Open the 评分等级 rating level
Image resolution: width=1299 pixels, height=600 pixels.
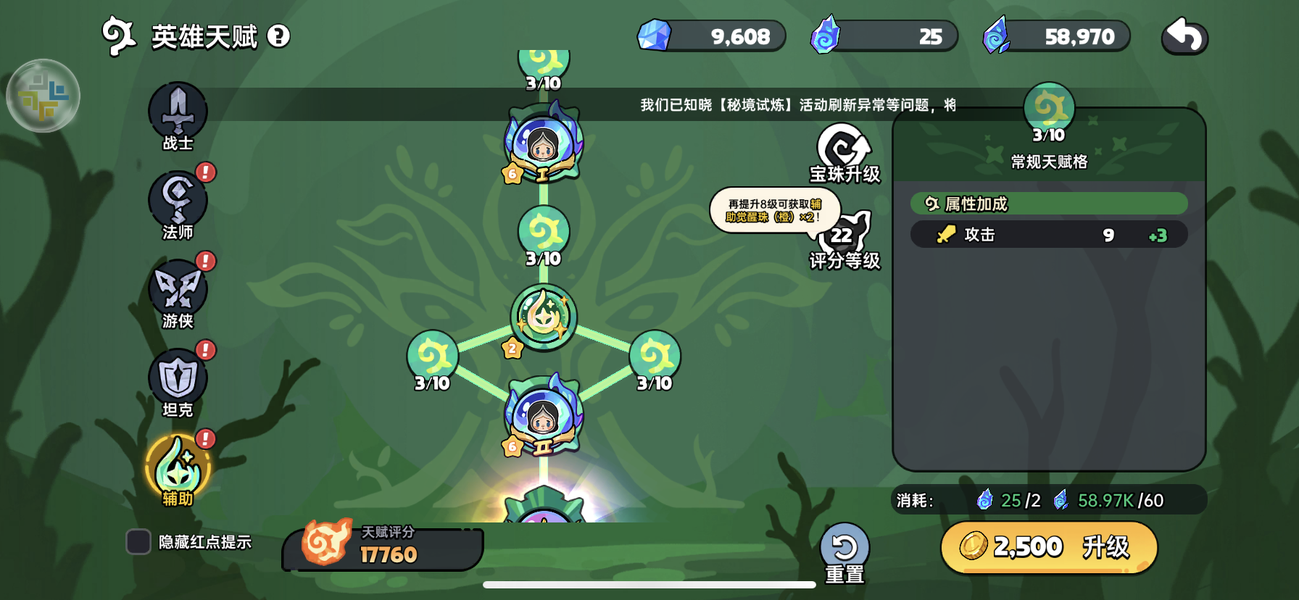[x=844, y=240]
